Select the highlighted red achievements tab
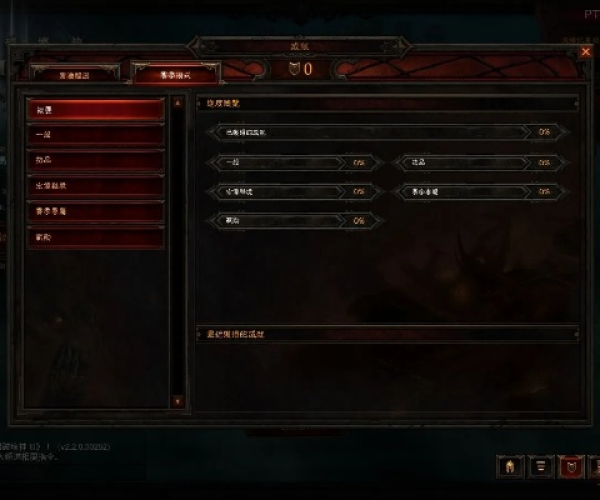The height and width of the screenshot is (500, 600). point(175,73)
